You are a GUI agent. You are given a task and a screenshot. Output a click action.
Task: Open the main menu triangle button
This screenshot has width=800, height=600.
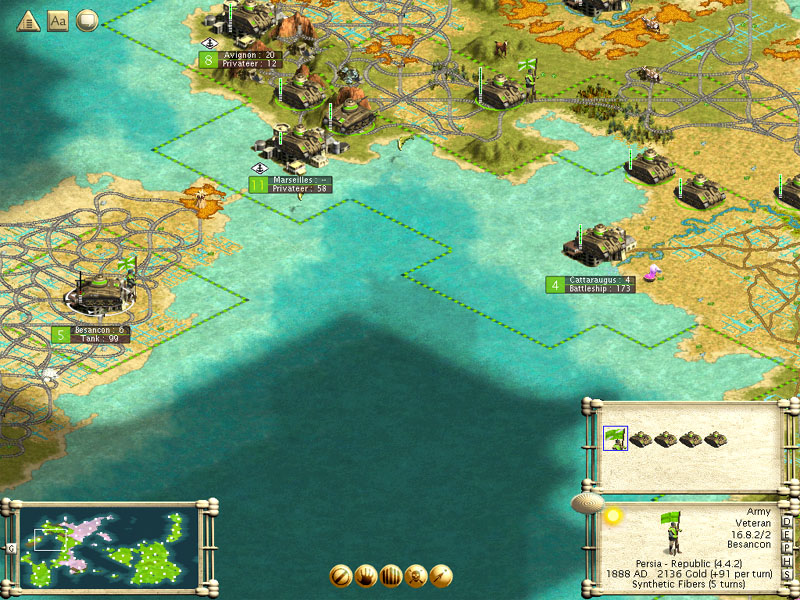tap(27, 20)
